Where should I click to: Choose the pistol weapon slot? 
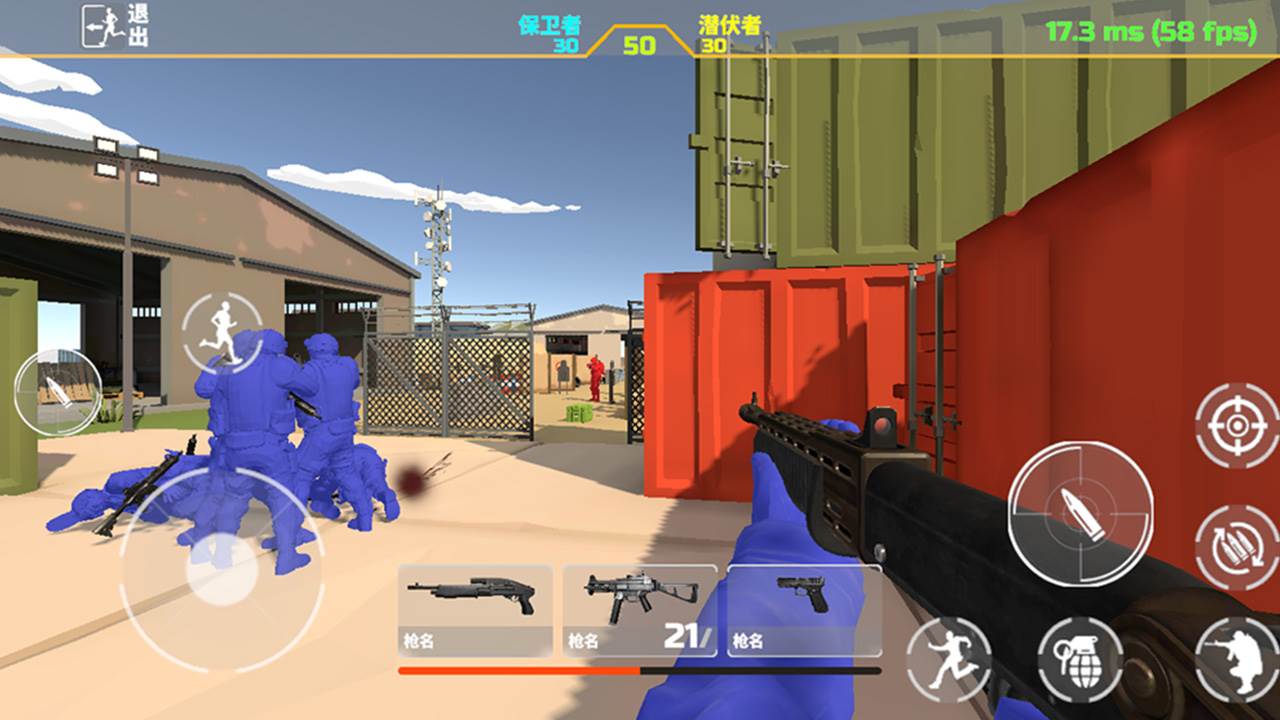tap(804, 611)
